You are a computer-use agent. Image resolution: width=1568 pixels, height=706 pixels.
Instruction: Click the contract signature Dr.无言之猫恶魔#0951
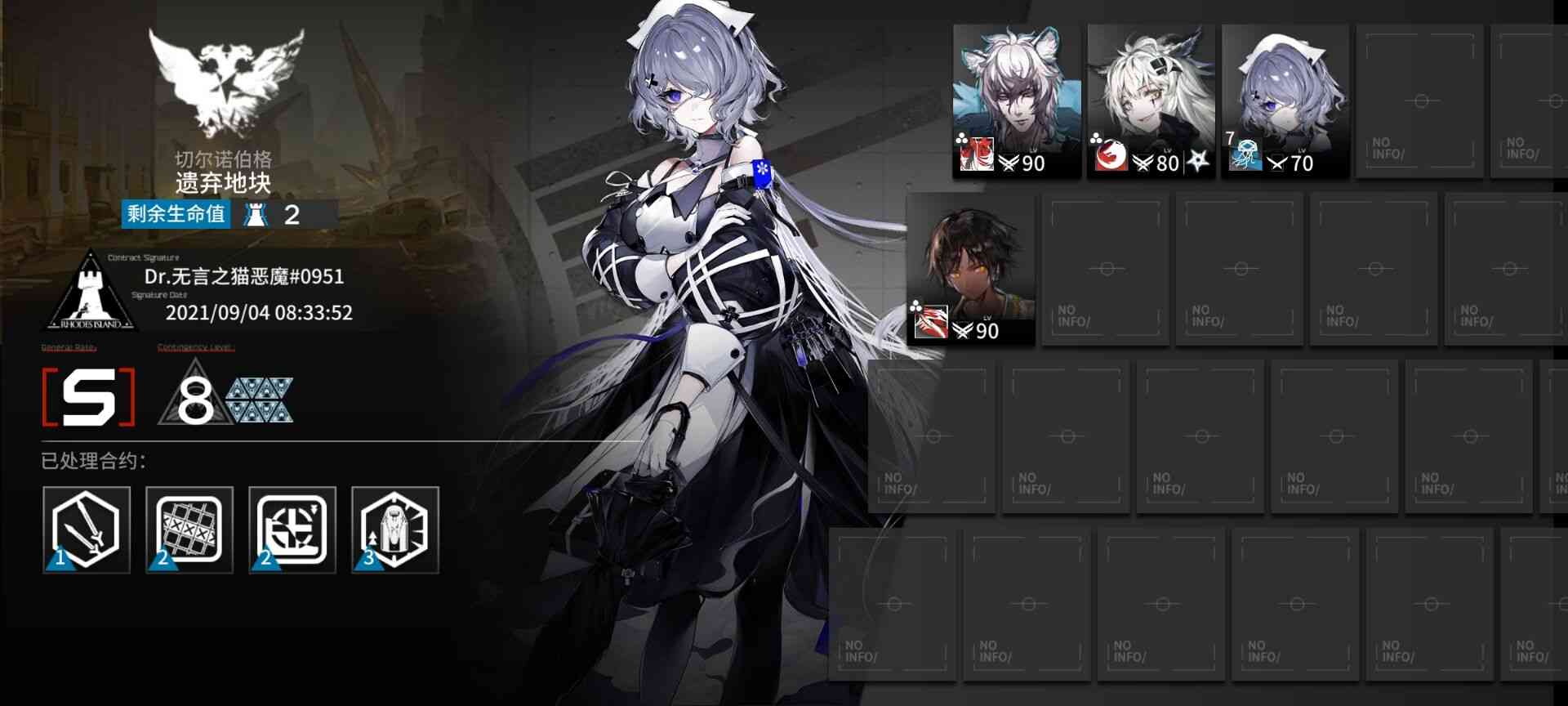point(247,277)
